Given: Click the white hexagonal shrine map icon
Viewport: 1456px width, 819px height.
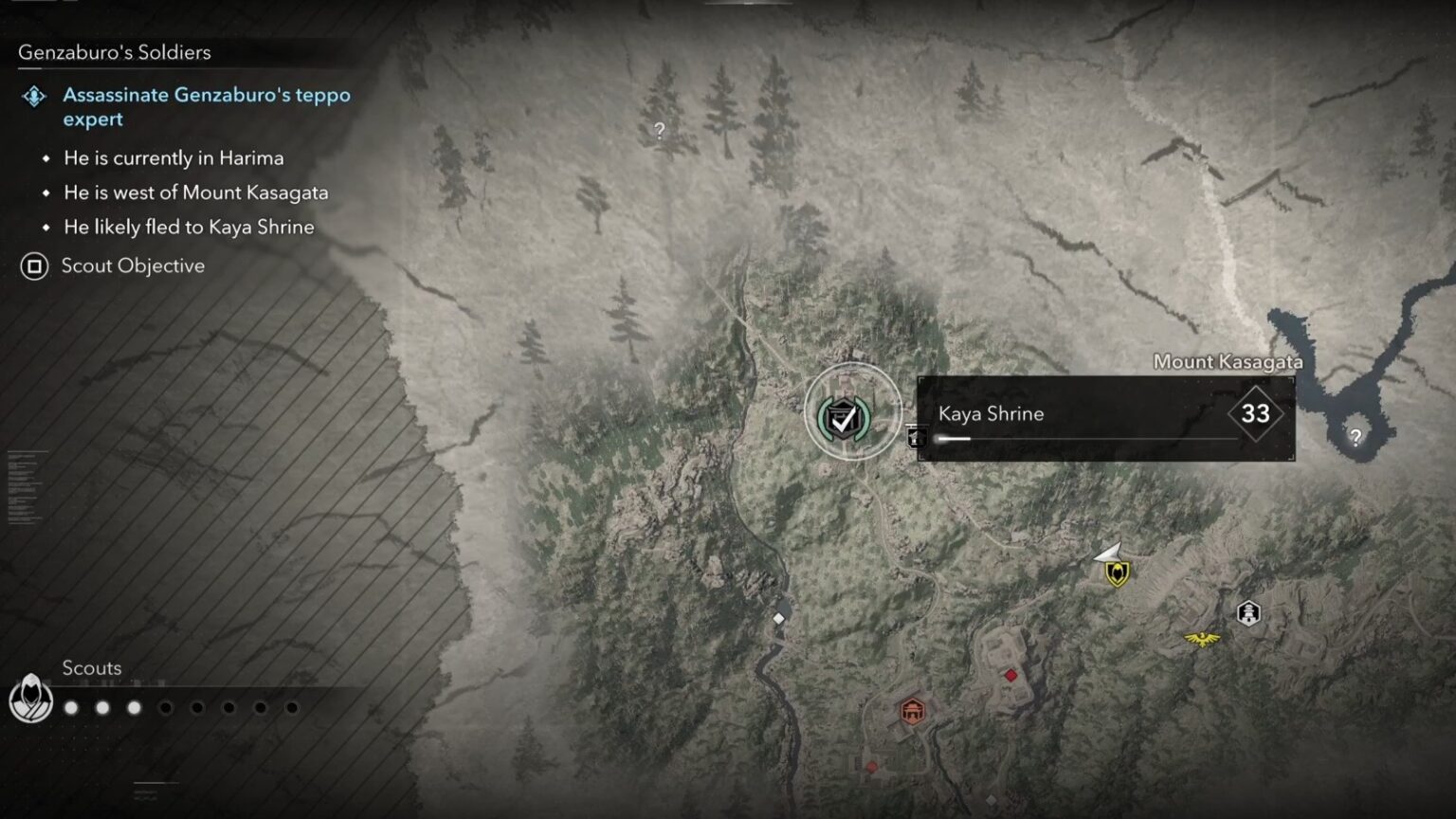Looking at the screenshot, I should (x=1249, y=613).
